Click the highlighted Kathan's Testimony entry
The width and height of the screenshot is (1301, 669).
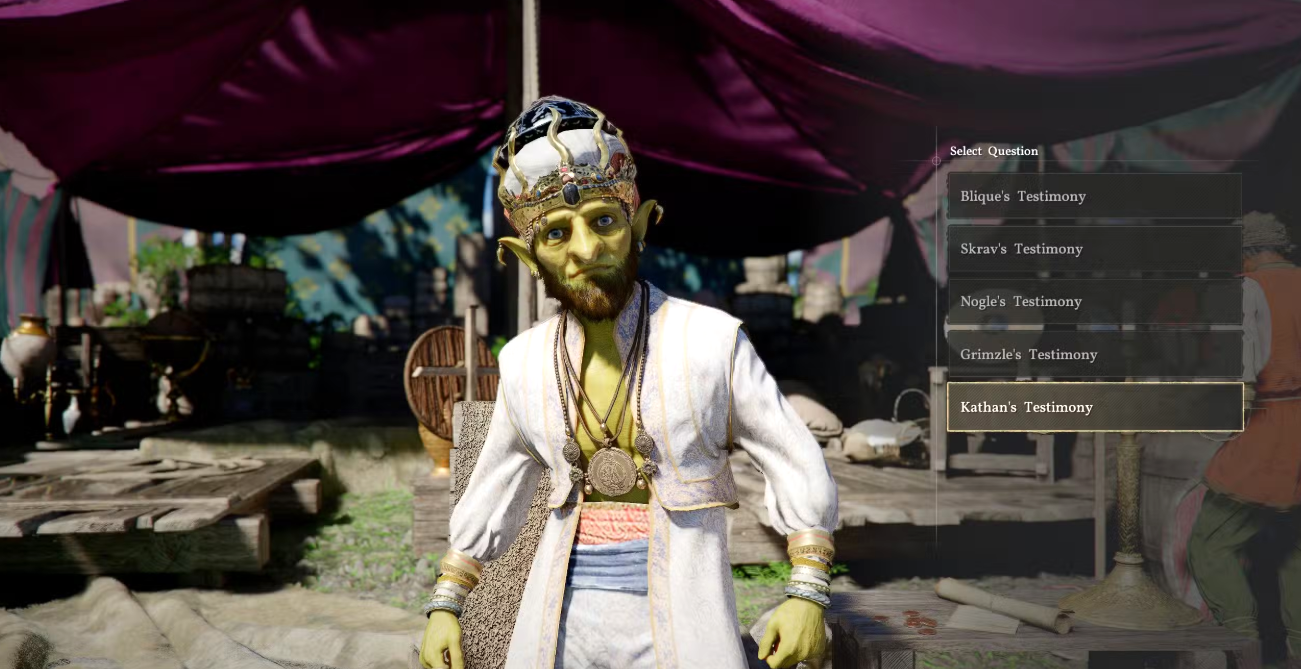1094,407
